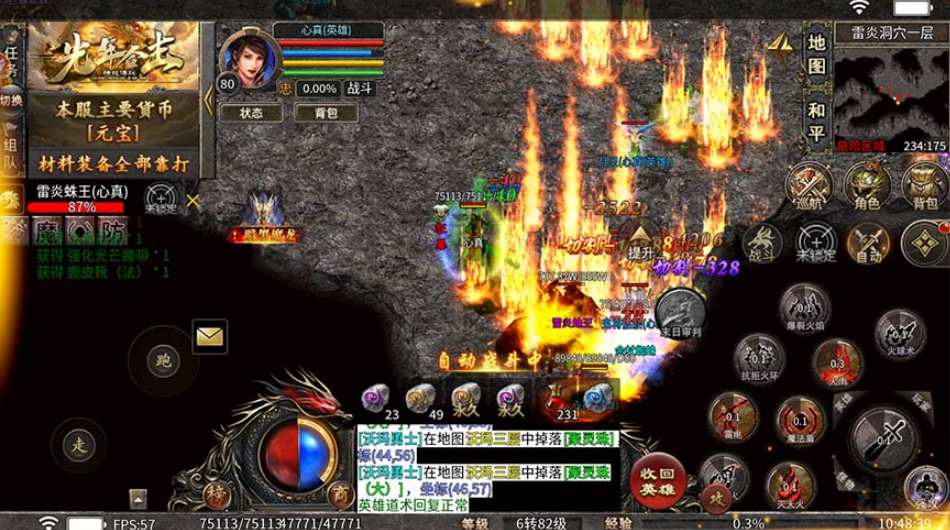Open the 角色 character sheet
This screenshot has width=950, height=530.
point(867,185)
